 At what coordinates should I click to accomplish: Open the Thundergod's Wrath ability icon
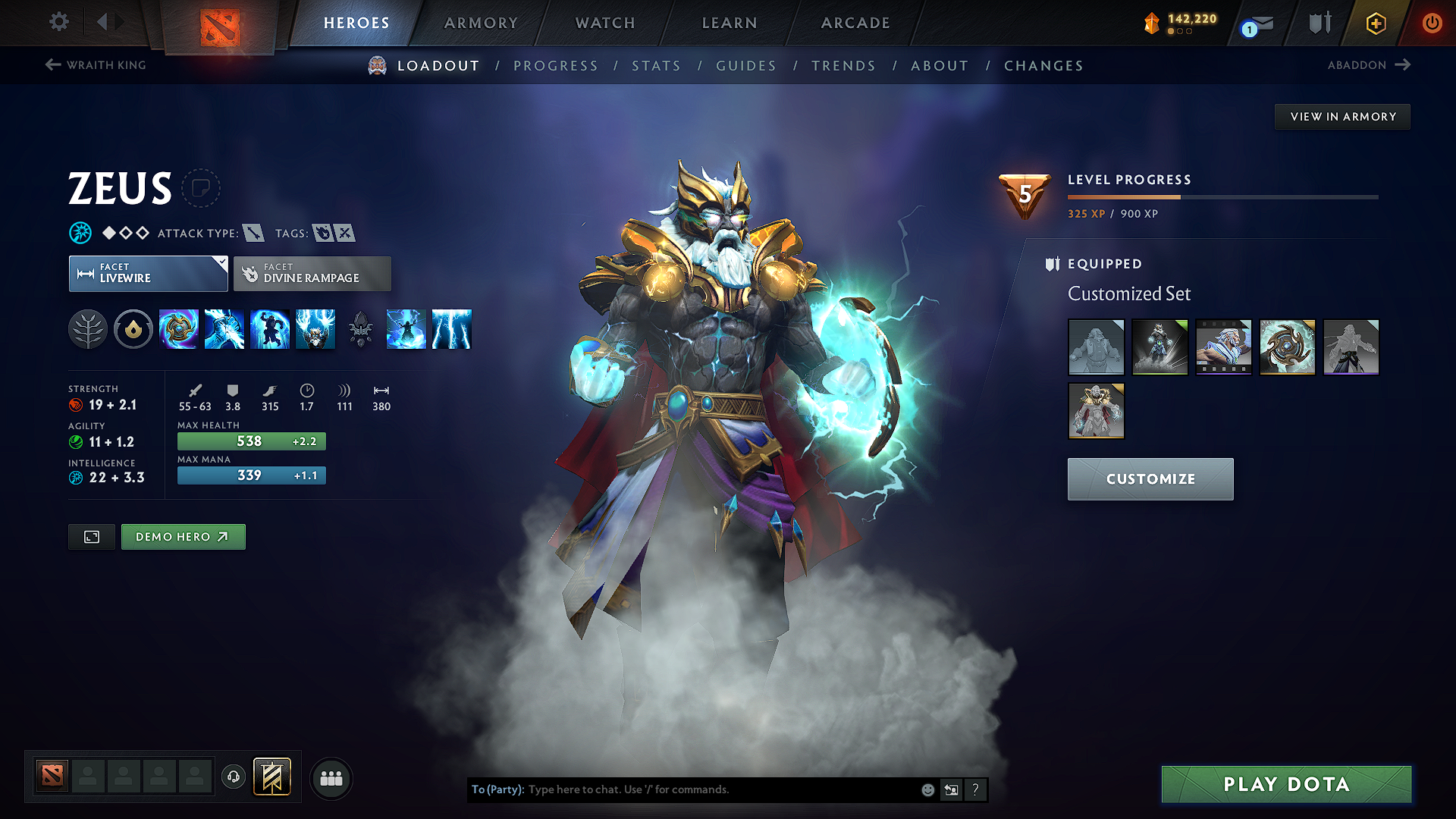coord(452,329)
